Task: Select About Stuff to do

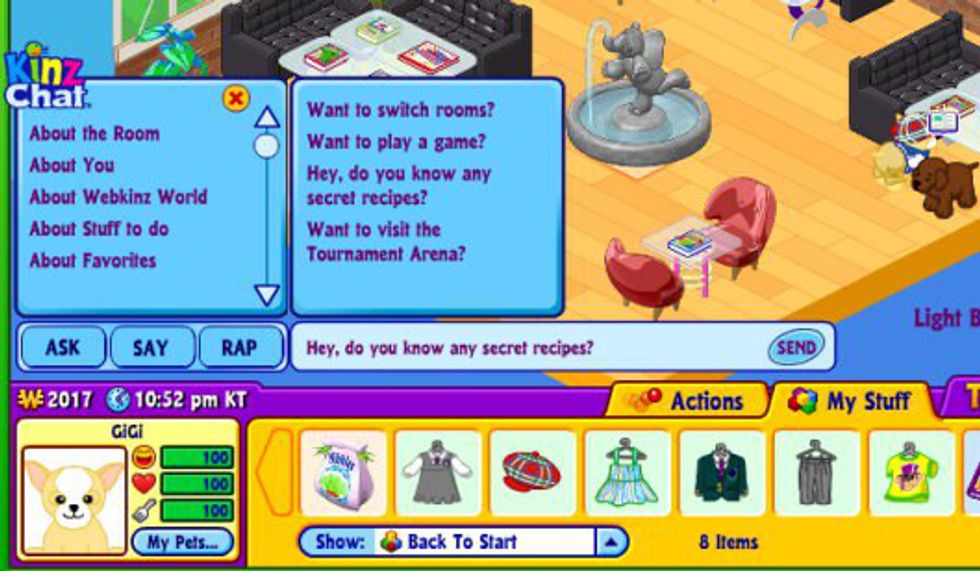Action: (99, 229)
